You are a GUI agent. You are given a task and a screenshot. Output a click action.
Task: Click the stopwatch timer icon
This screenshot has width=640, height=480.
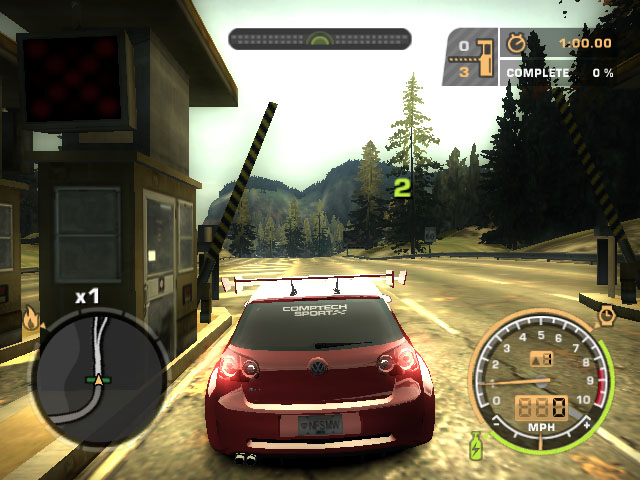tap(516, 43)
